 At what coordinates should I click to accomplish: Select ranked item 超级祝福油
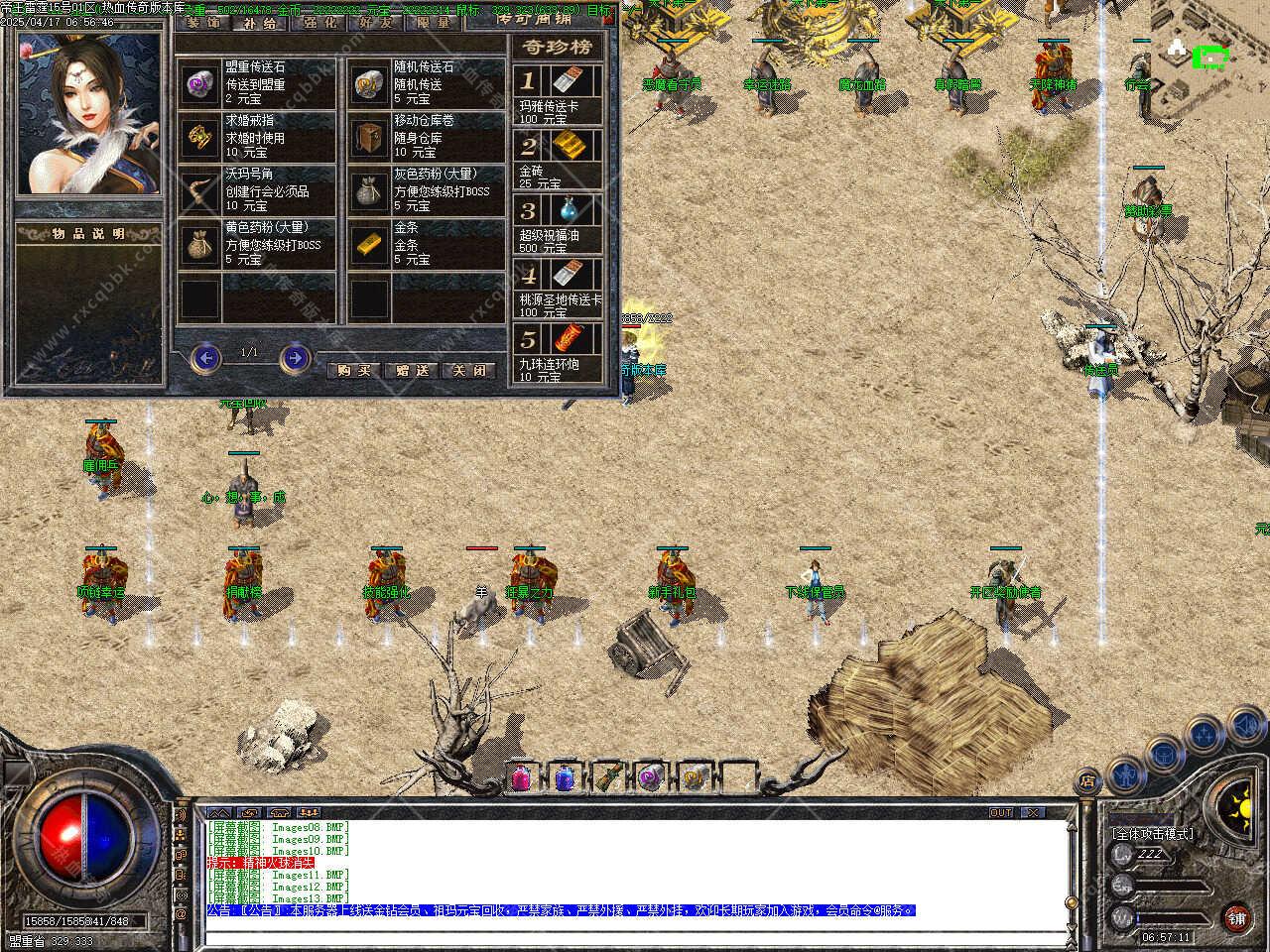click(559, 222)
